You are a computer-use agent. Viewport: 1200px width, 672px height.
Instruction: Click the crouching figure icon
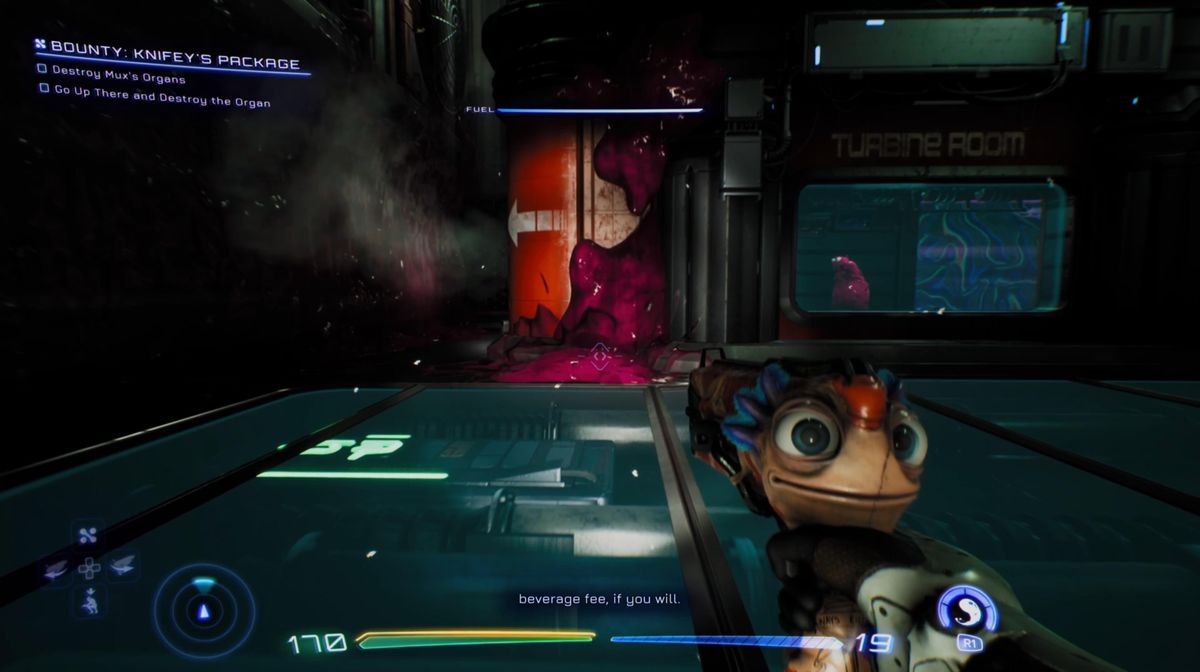pyautogui.click(x=88, y=601)
